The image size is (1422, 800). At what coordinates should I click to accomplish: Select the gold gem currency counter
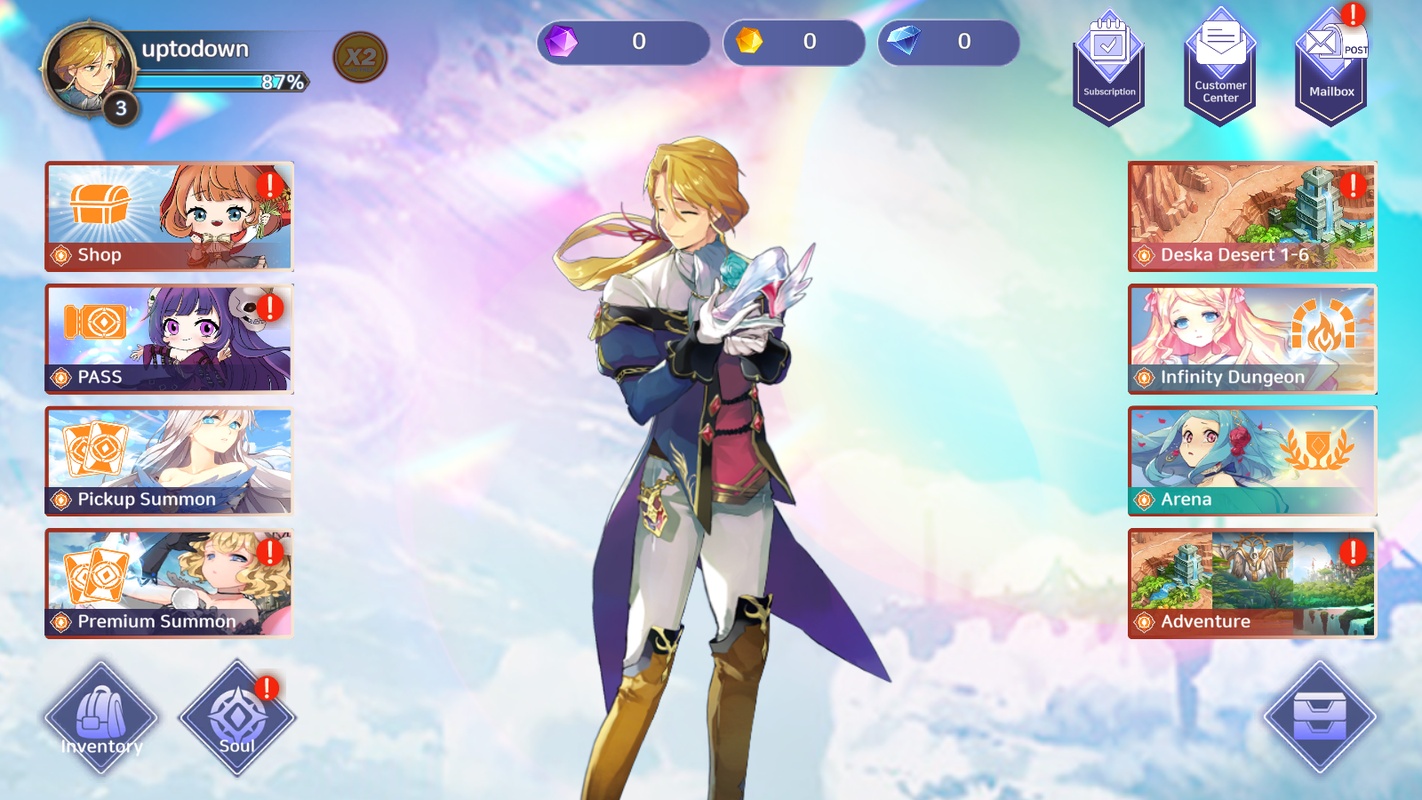793,42
